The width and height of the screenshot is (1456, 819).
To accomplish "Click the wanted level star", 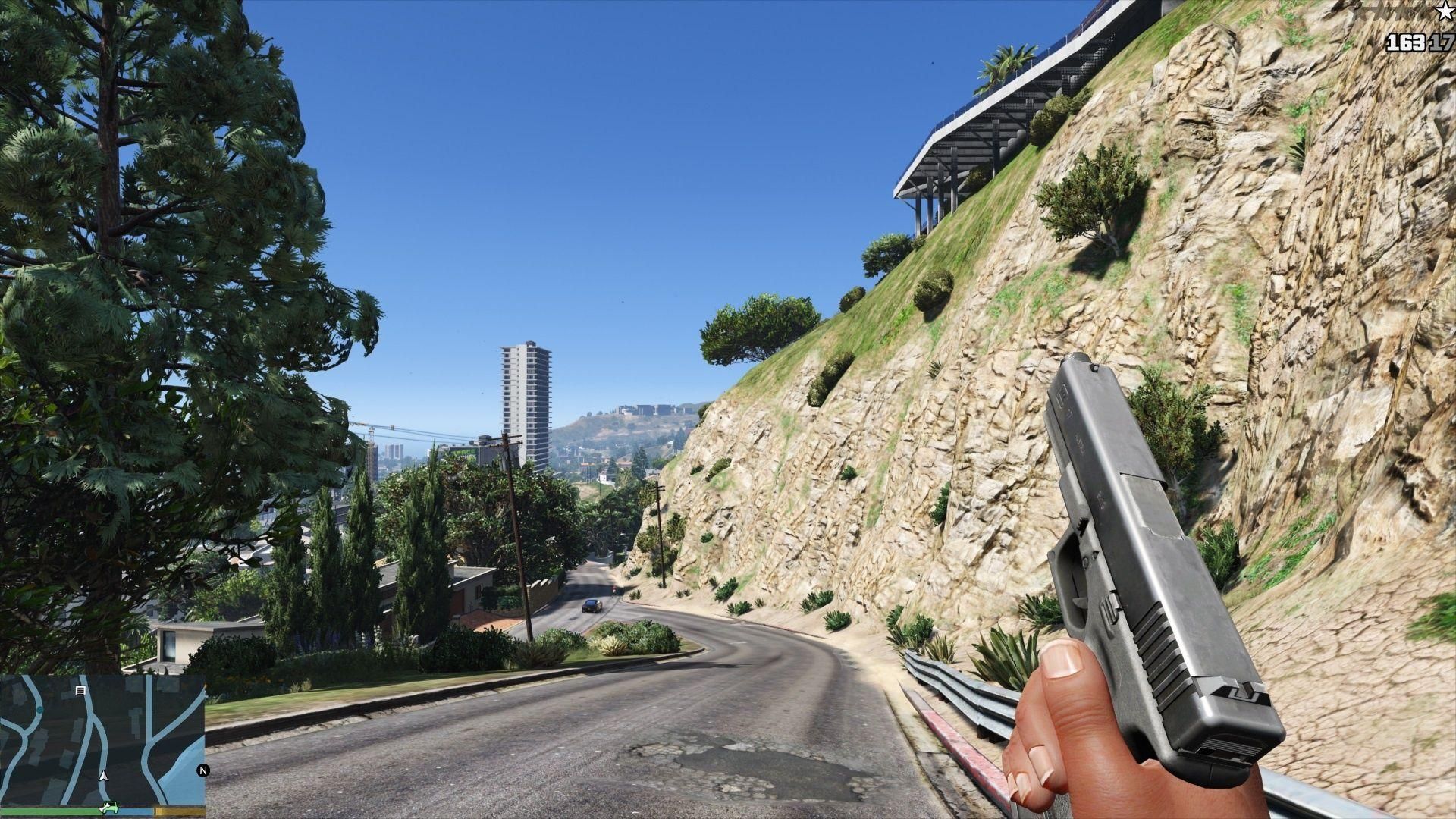I will point(1445,11).
